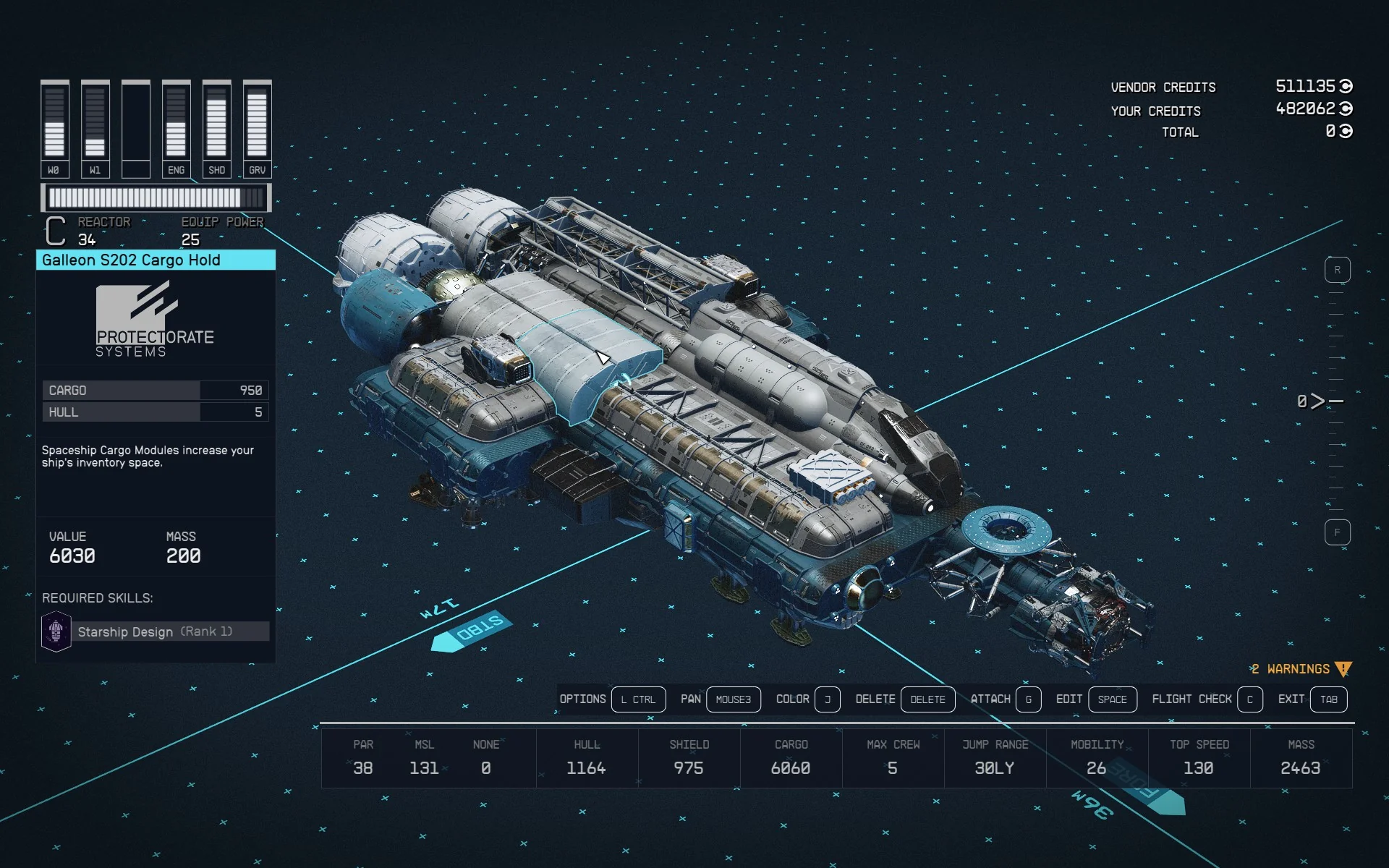
Task: Open Options with the L CTRL button
Action: tap(638, 699)
